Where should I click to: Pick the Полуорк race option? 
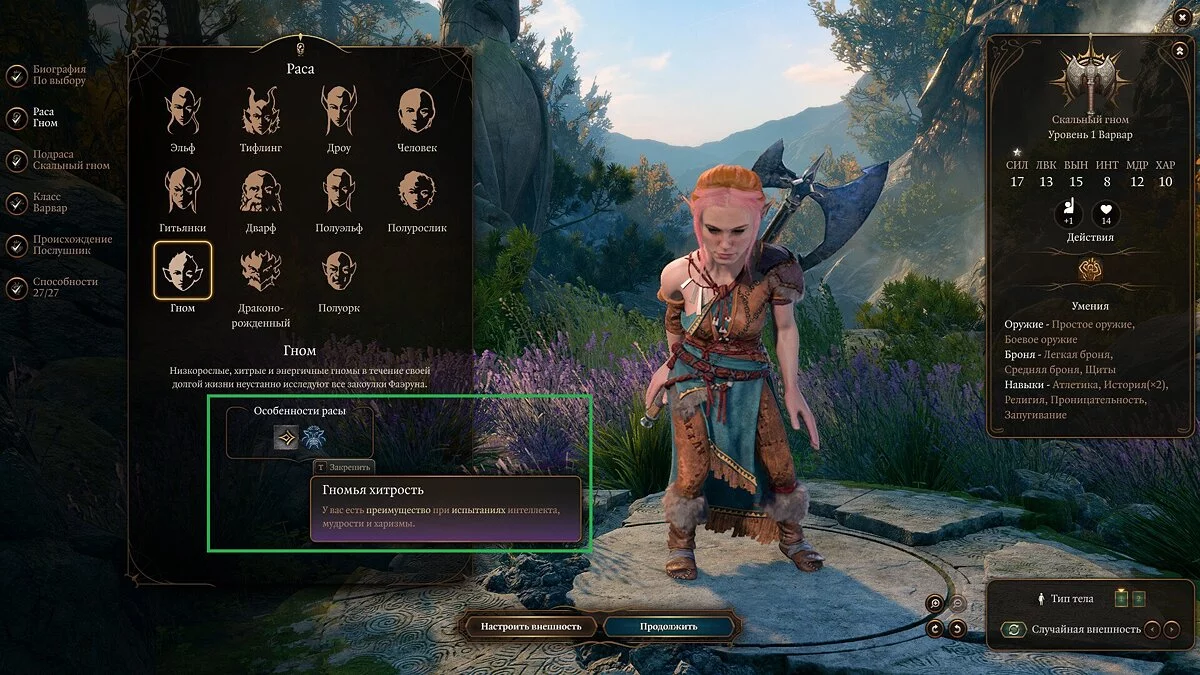tap(338, 271)
